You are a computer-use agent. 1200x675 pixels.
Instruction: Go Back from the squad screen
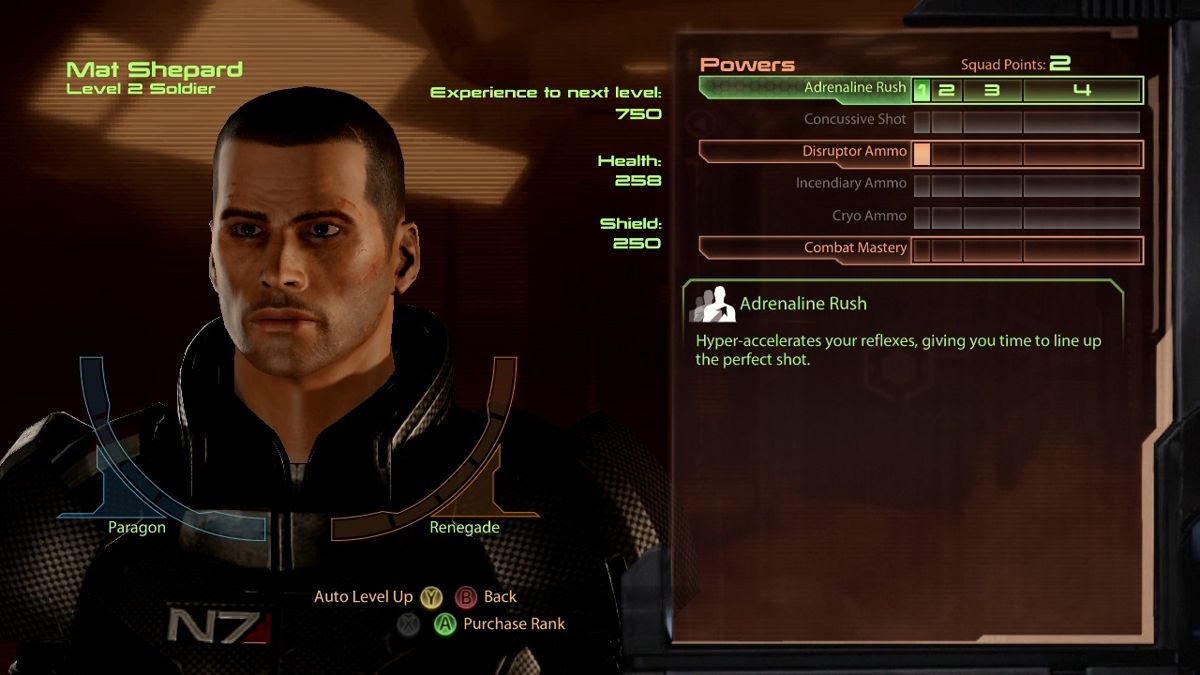click(x=499, y=597)
